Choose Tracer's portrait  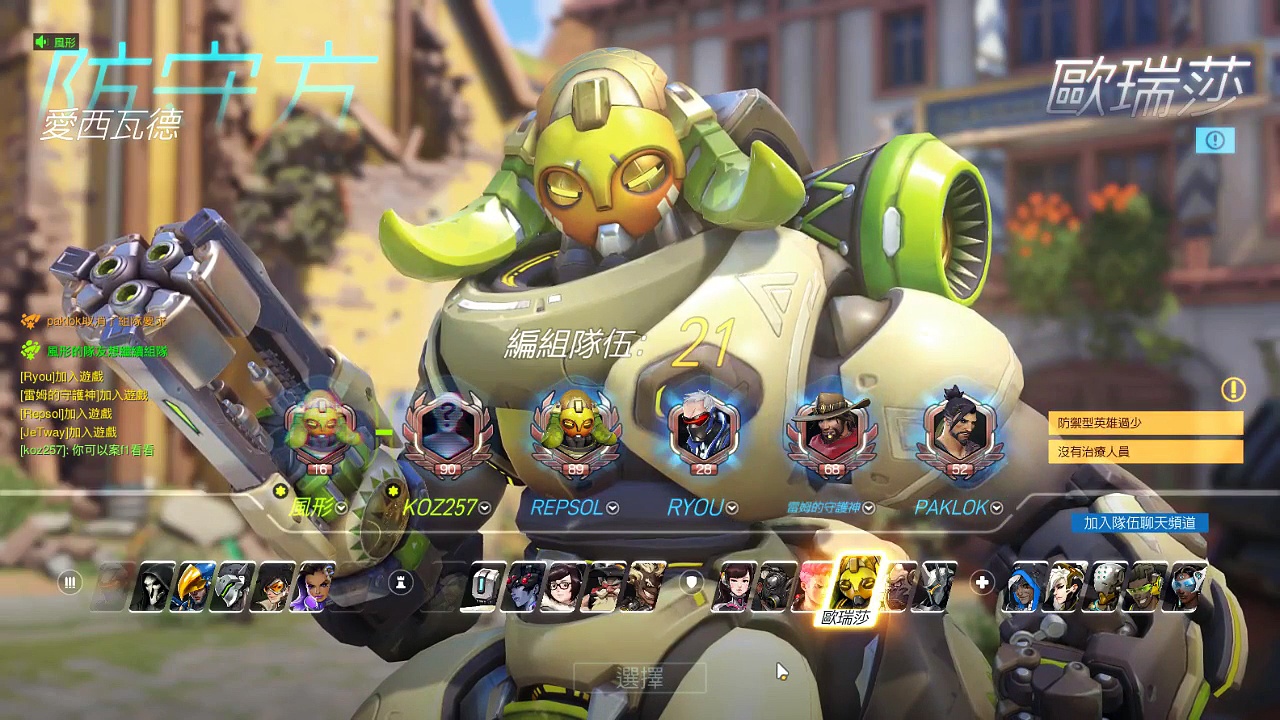(270, 585)
